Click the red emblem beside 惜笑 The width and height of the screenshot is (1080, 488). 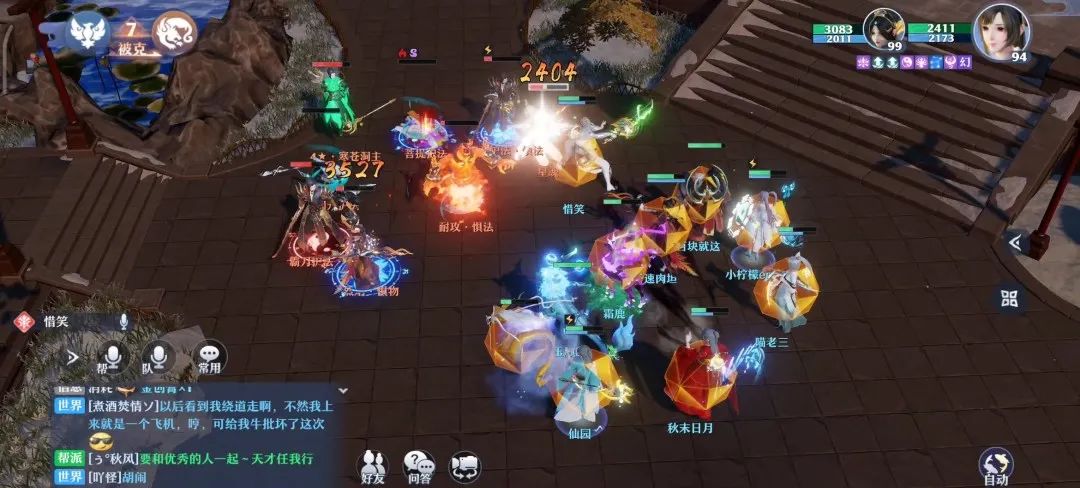click(x=23, y=322)
